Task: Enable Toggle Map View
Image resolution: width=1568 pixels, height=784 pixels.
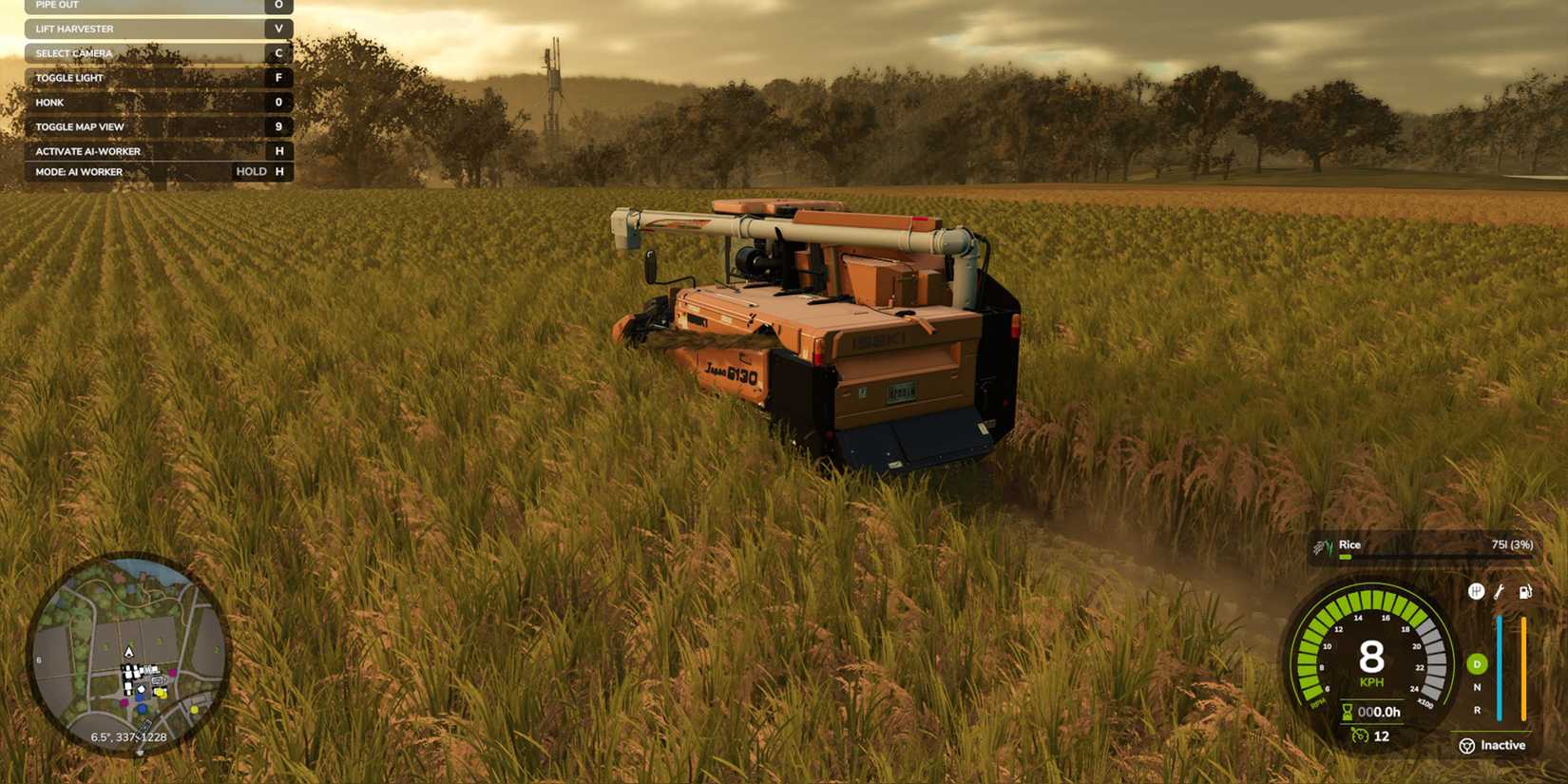Action: 159,126
